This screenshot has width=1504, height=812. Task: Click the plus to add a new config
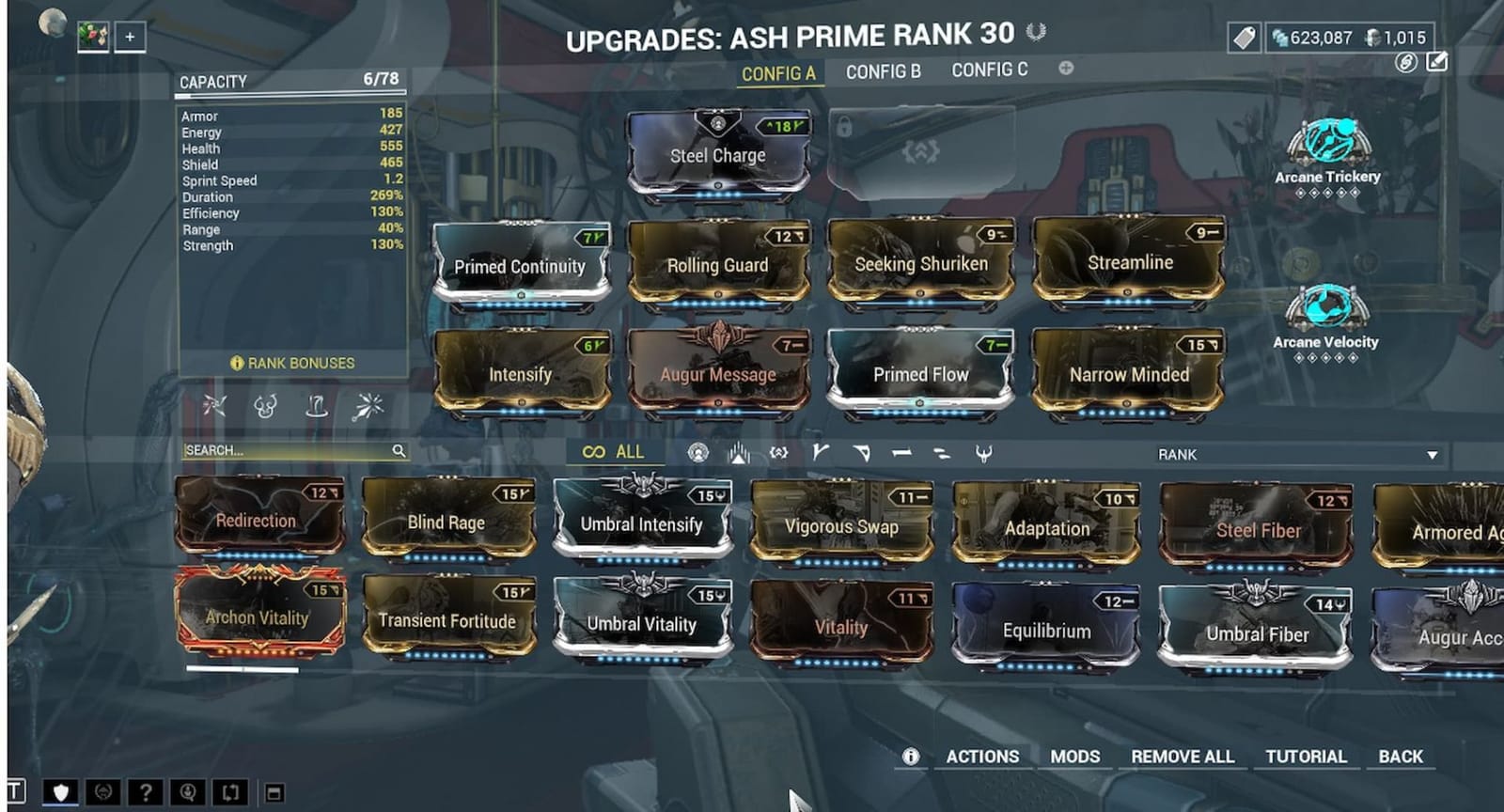pyautogui.click(x=1065, y=70)
